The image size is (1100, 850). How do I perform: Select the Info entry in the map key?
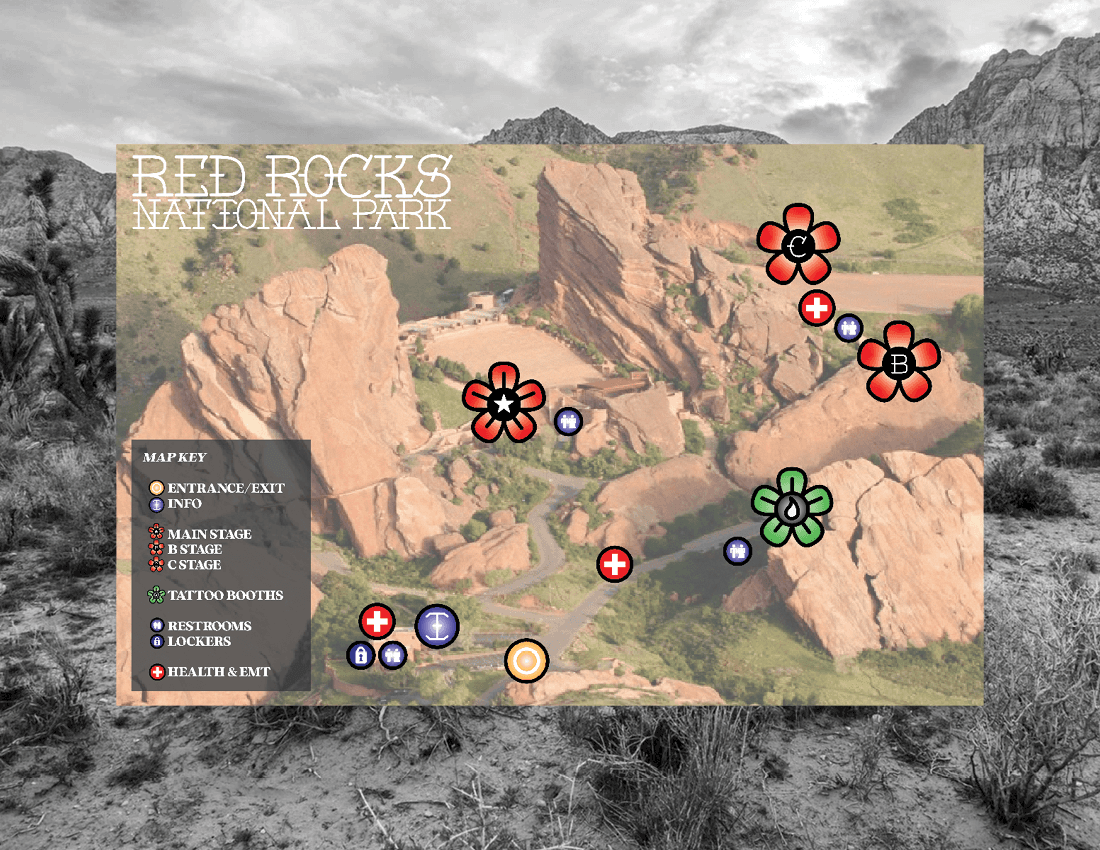(x=184, y=504)
